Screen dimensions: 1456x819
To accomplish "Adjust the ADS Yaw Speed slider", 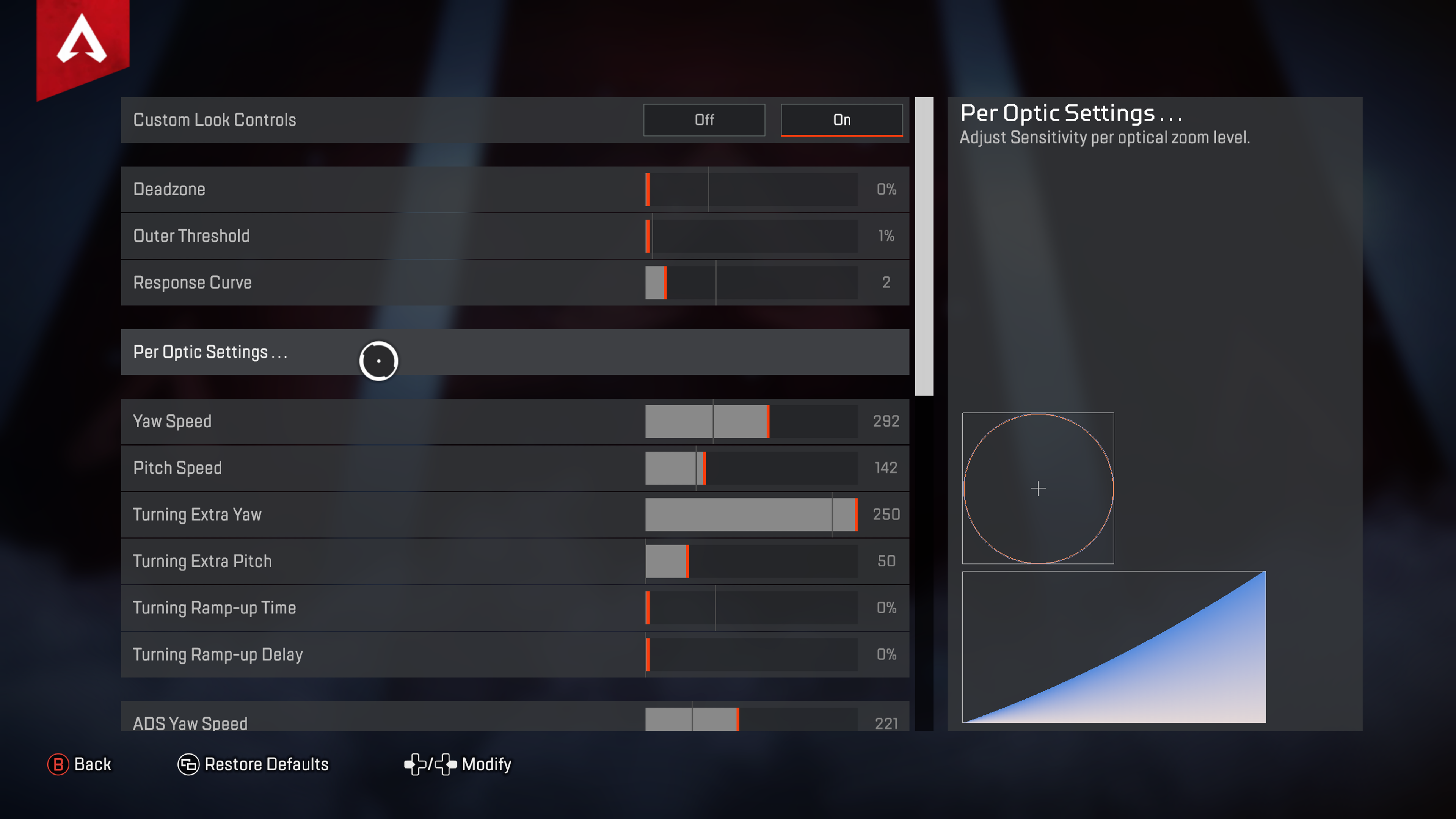I will coord(751,720).
